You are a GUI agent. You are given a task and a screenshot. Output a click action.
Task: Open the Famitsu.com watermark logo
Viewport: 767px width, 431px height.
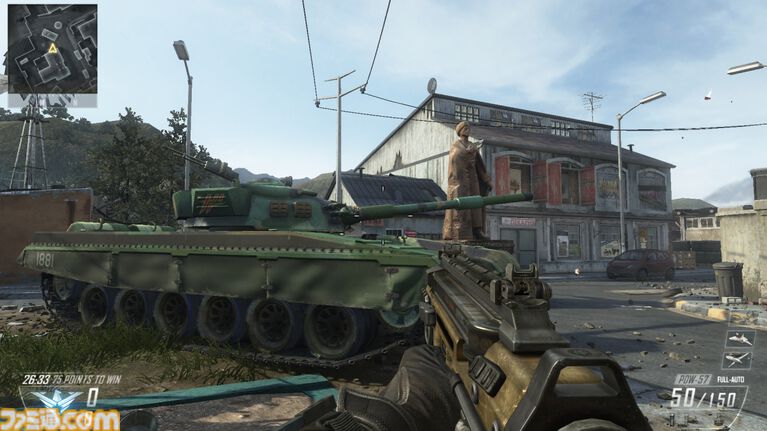pos(60,419)
